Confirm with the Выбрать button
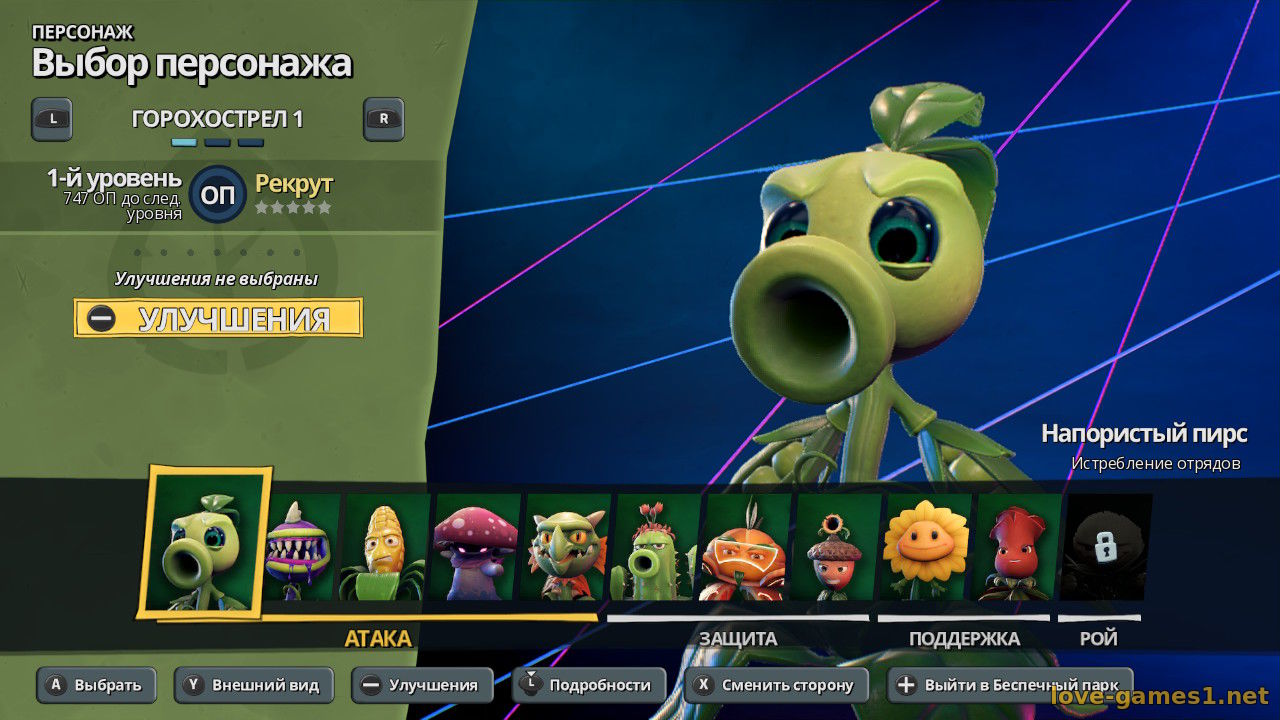1280x720 pixels. (97, 685)
